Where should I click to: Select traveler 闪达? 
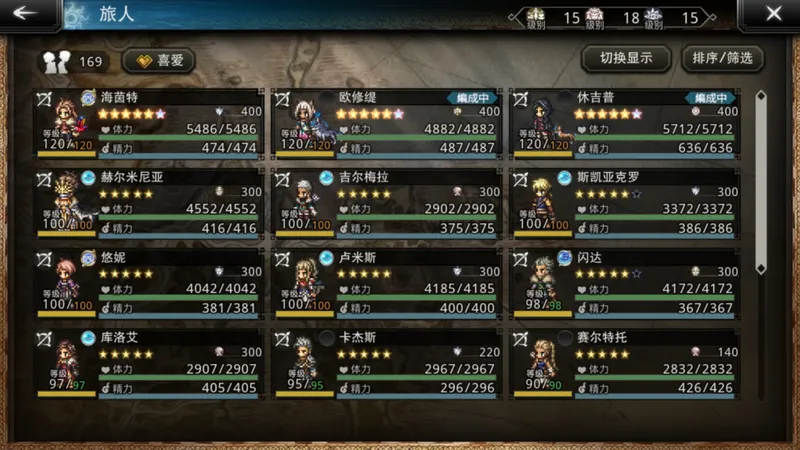[x=626, y=283]
